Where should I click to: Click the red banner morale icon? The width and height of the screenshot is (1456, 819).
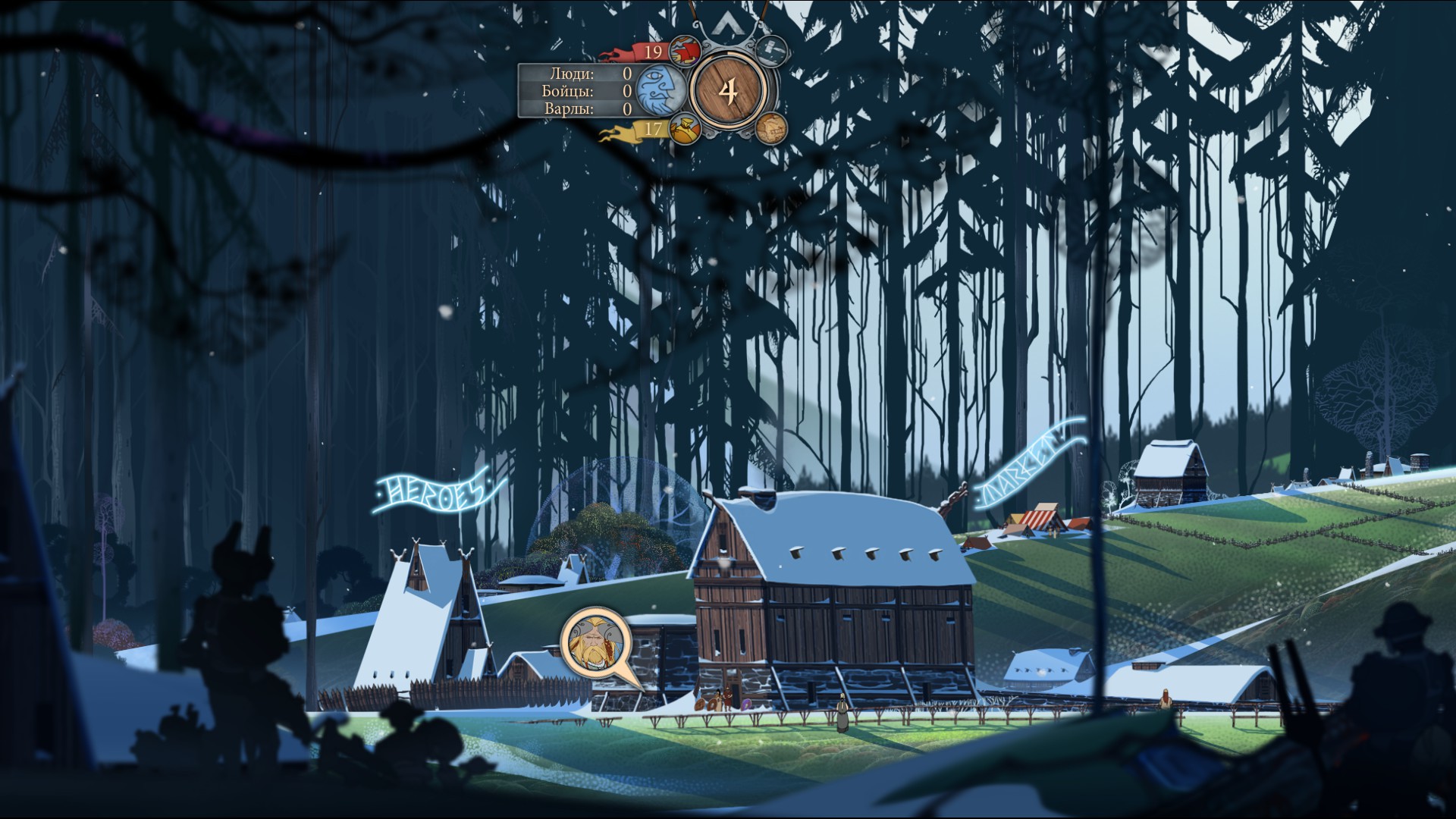685,52
